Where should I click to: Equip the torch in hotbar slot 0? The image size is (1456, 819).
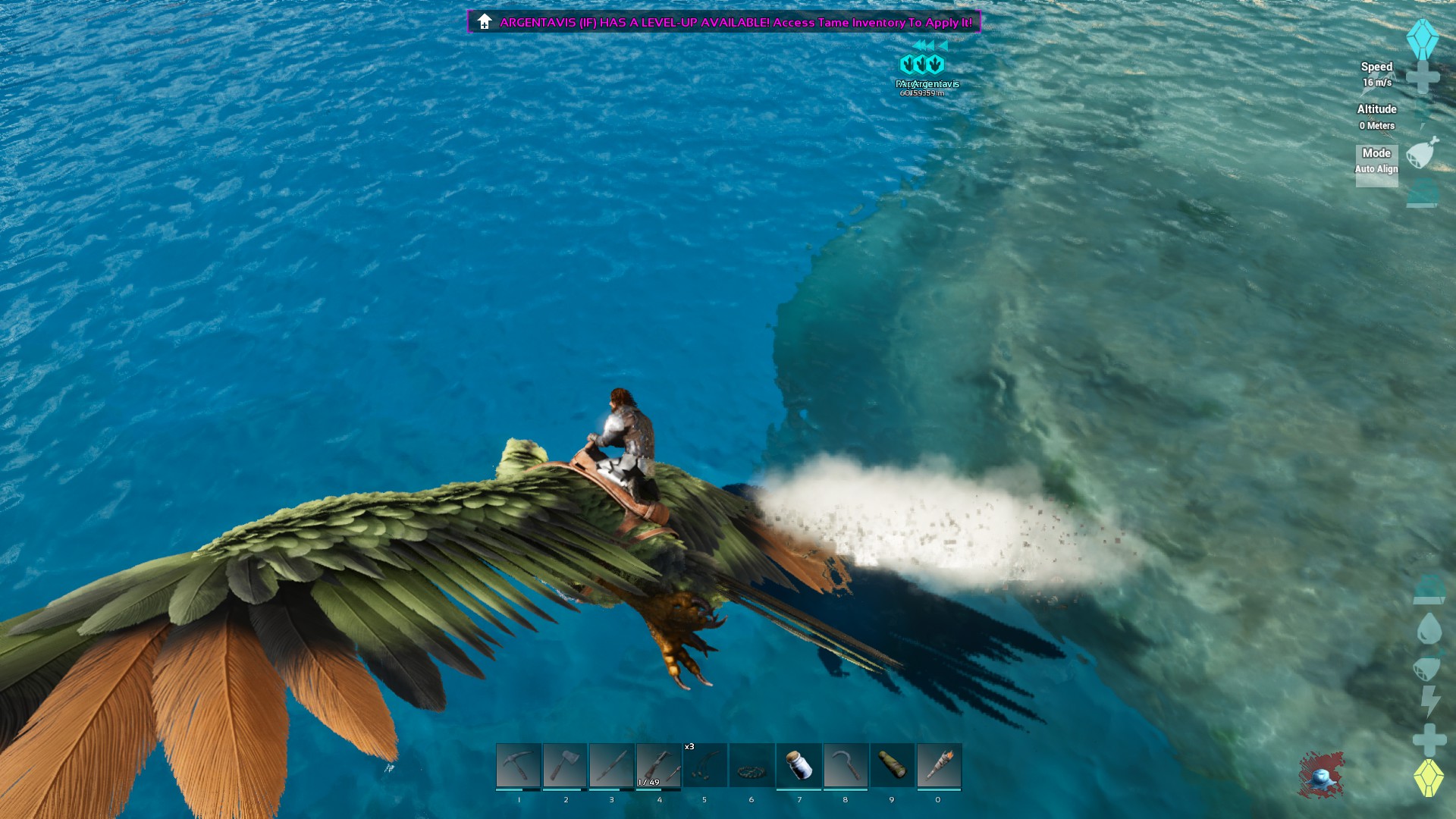click(x=939, y=765)
